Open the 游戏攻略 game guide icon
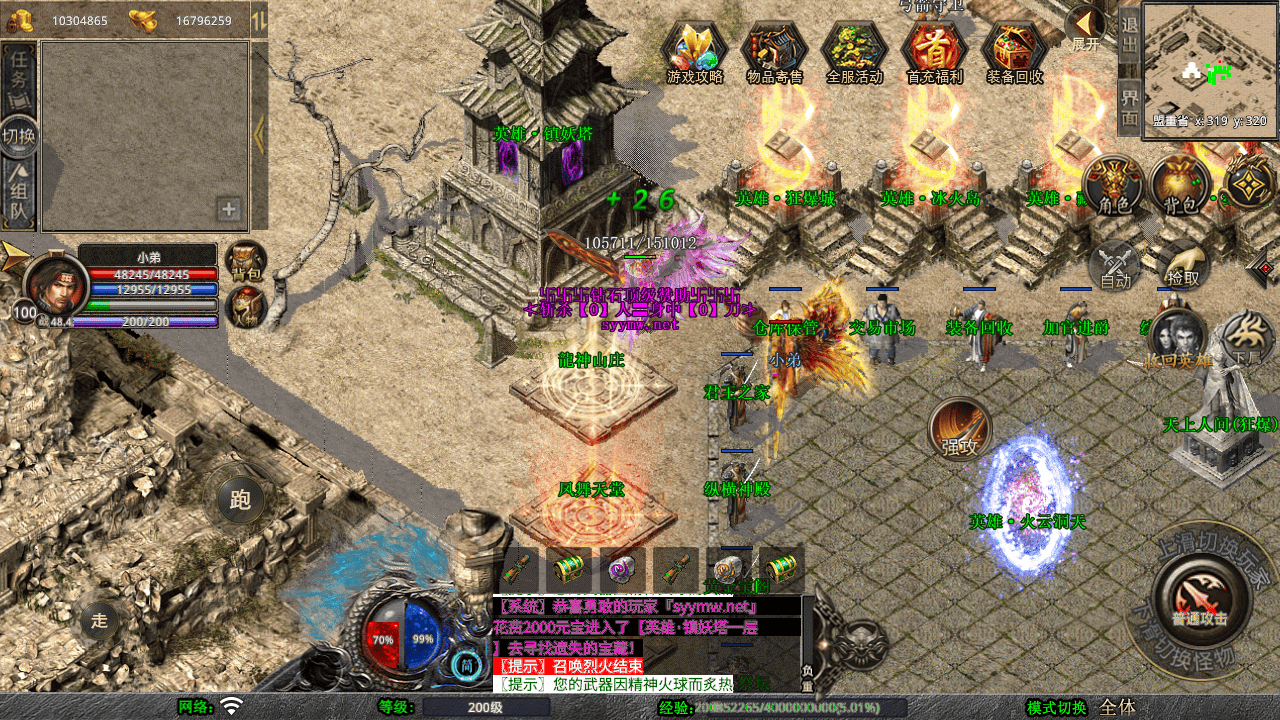Viewport: 1280px width, 720px height. pyautogui.click(x=694, y=50)
